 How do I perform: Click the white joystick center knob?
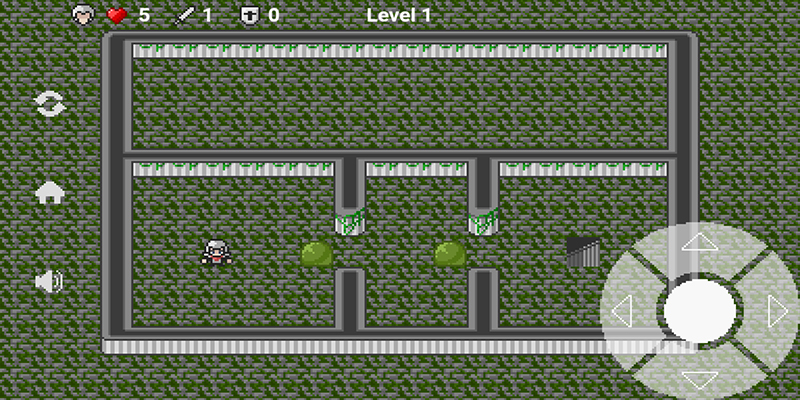coord(699,312)
